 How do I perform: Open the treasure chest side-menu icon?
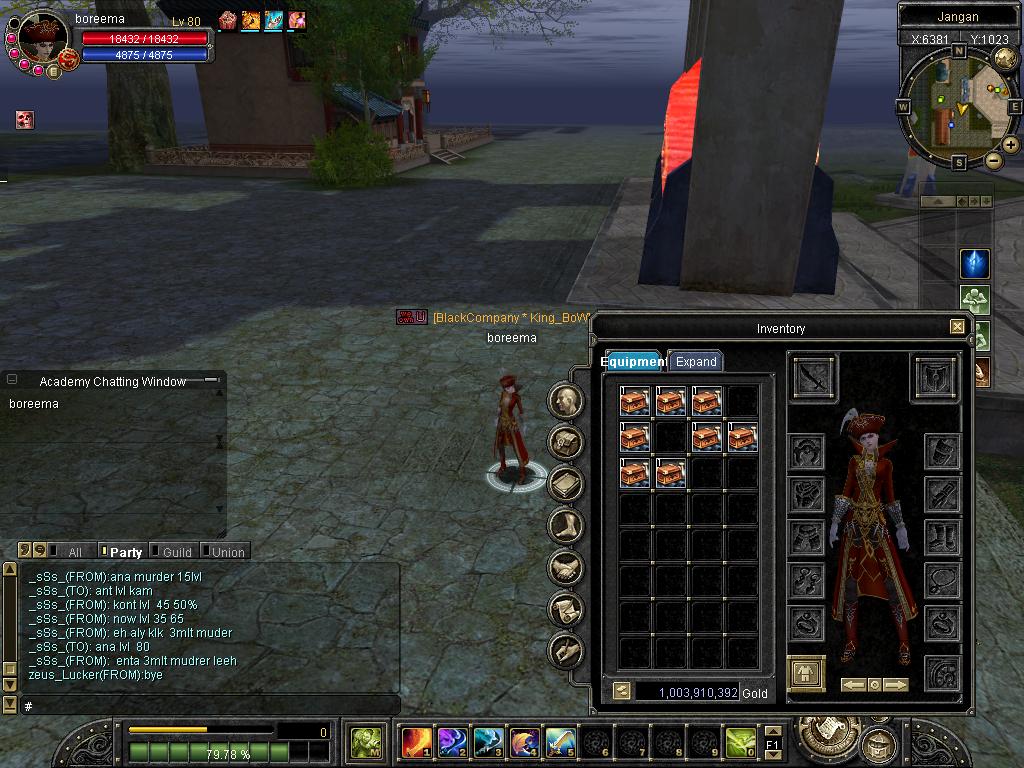coord(567,442)
